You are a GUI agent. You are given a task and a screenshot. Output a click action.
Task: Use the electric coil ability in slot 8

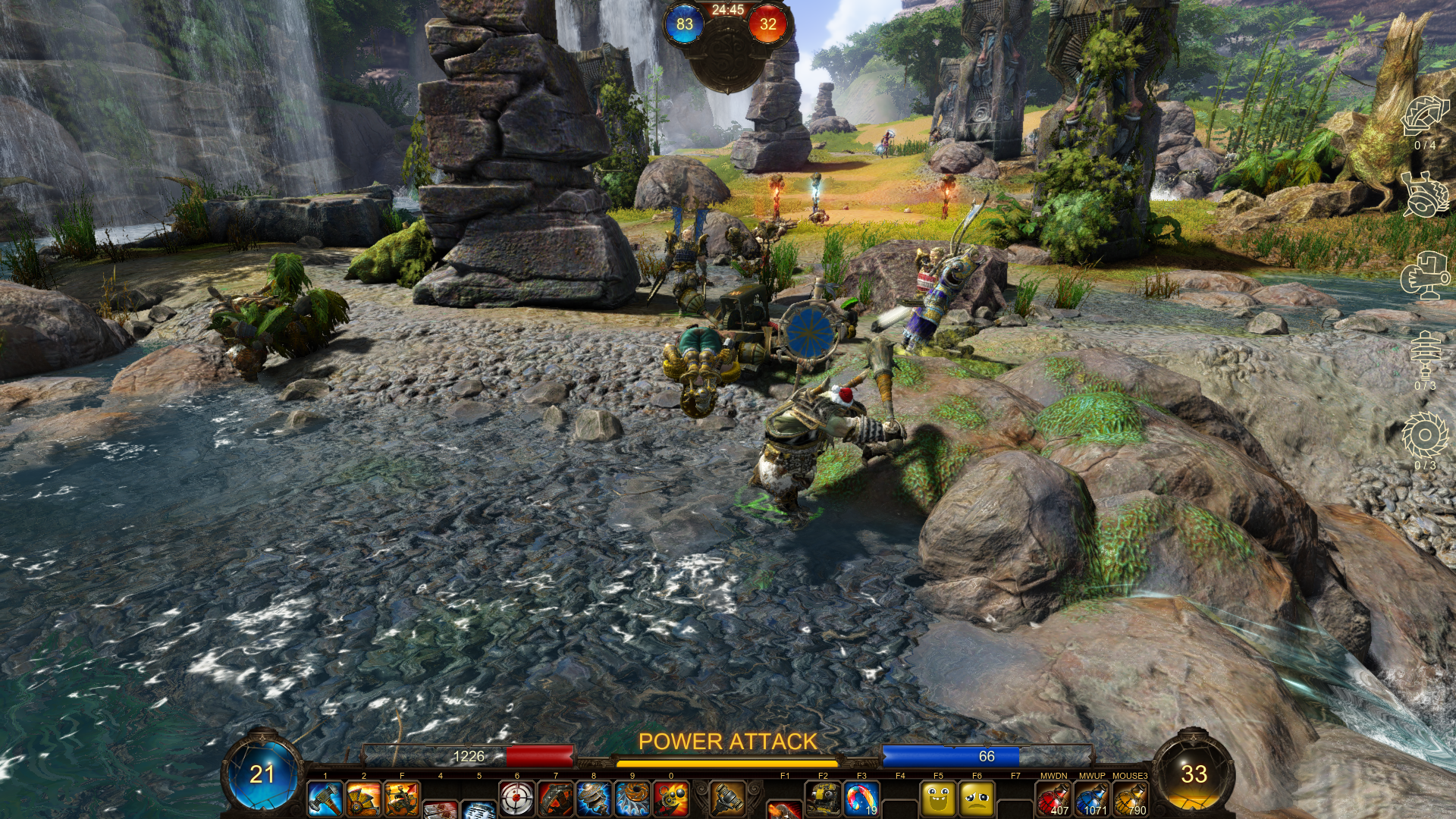594,799
